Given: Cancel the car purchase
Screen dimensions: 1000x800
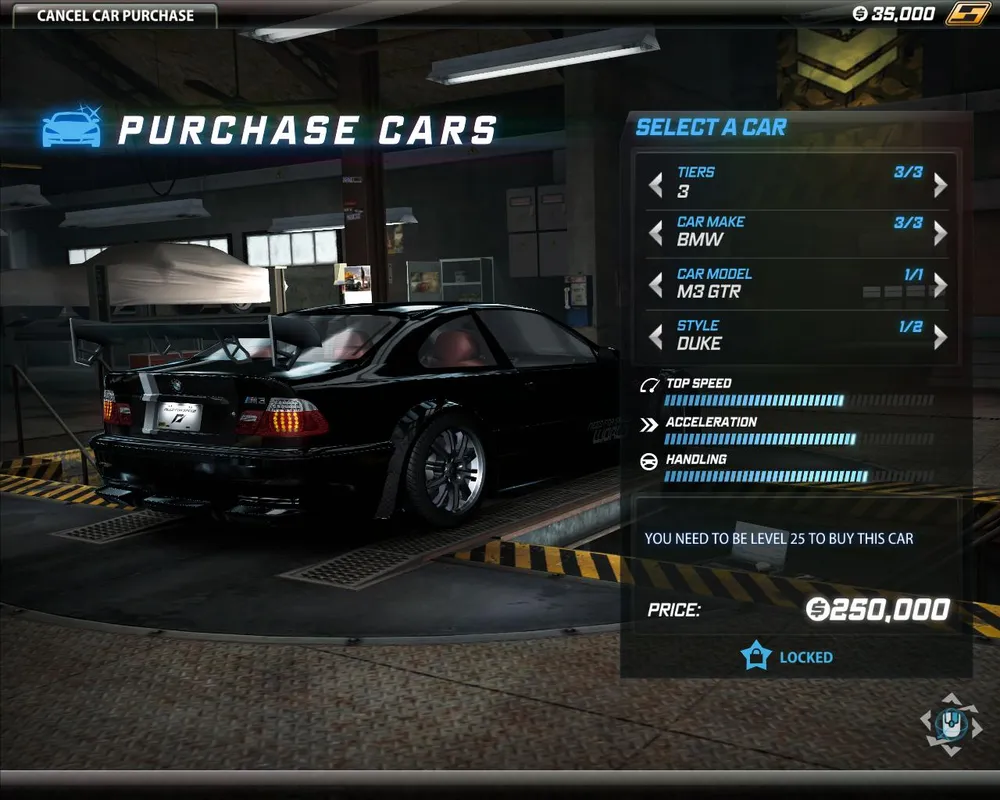Looking at the screenshot, I should pyautogui.click(x=115, y=15).
